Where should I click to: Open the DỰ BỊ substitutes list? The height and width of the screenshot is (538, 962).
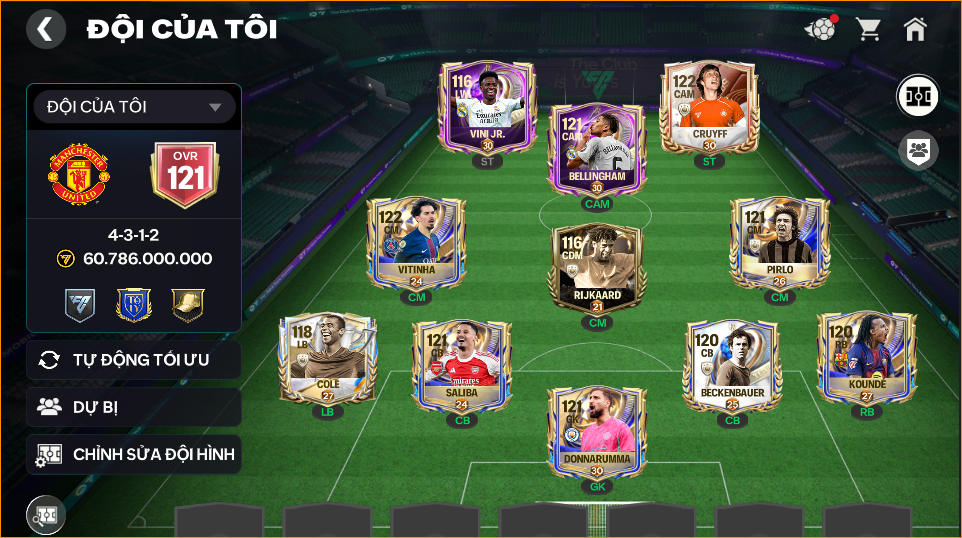tap(134, 407)
